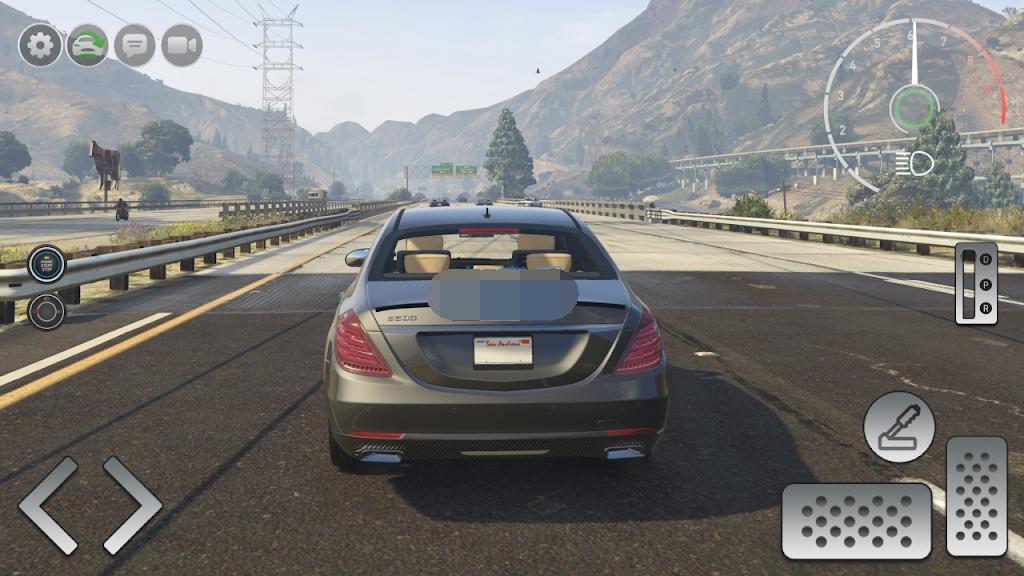Screen dimensions: 1024x576
Task: Tap the wide brake pedal
Action: coord(856,521)
